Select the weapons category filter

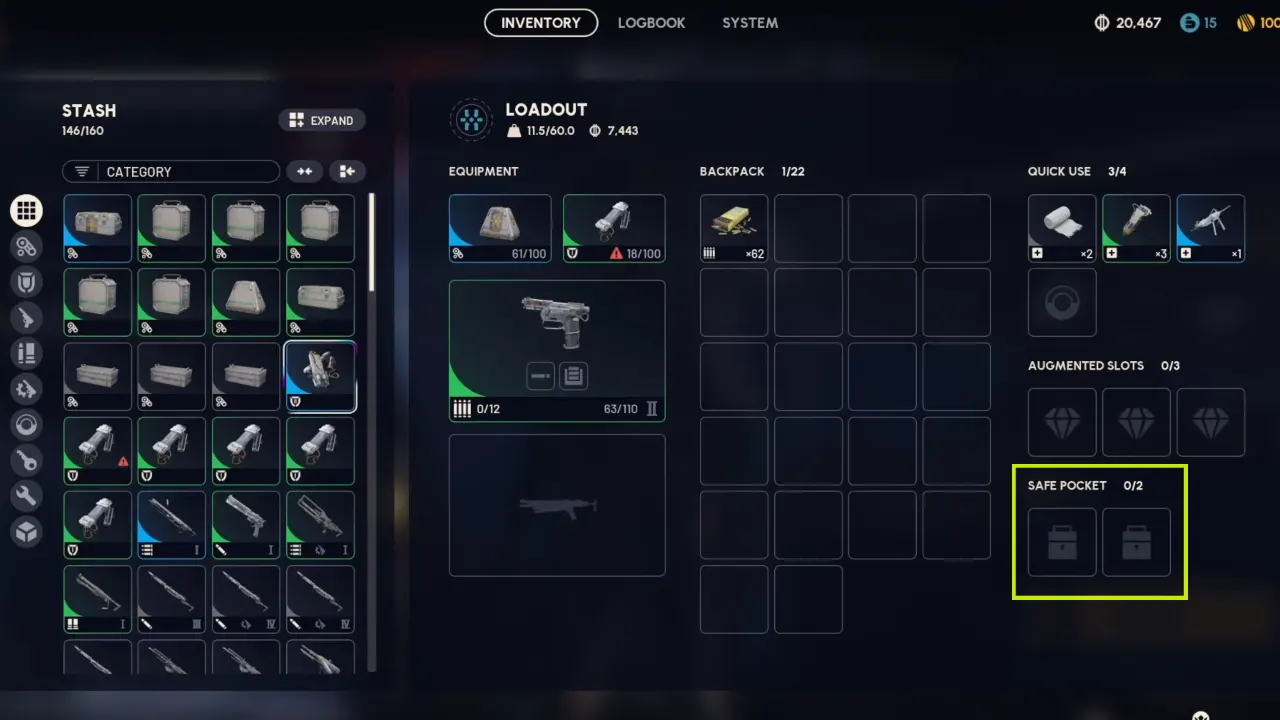[27, 317]
